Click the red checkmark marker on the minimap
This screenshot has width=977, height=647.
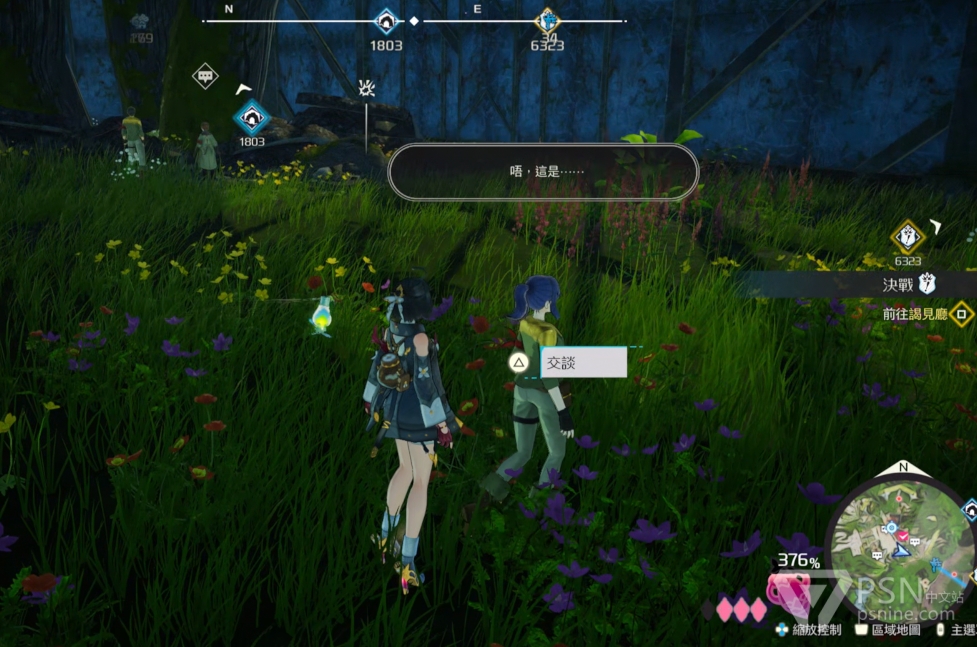[x=903, y=536]
